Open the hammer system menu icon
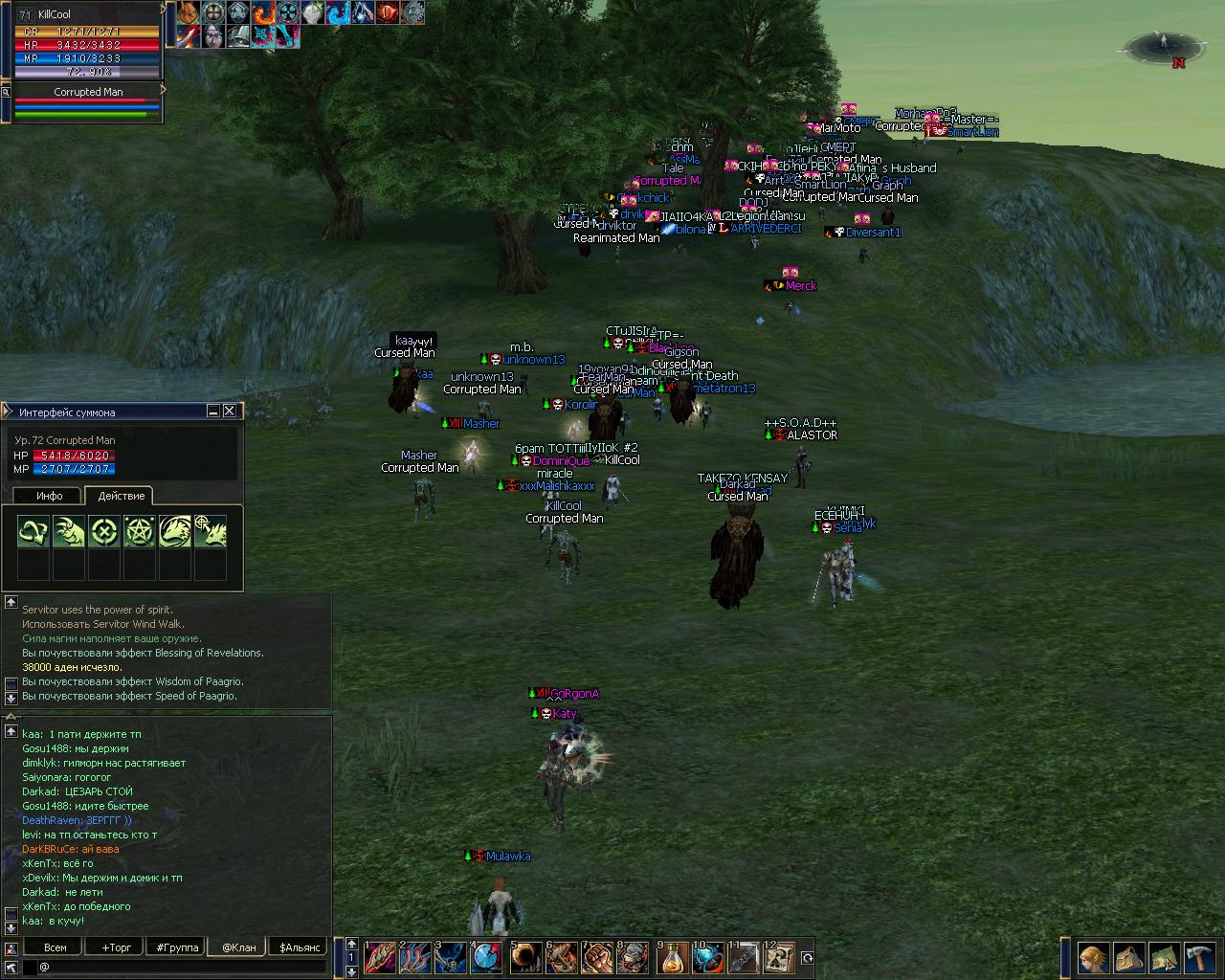Image resolution: width=1225 pixels, height=980 pixels. (1199, 957)
